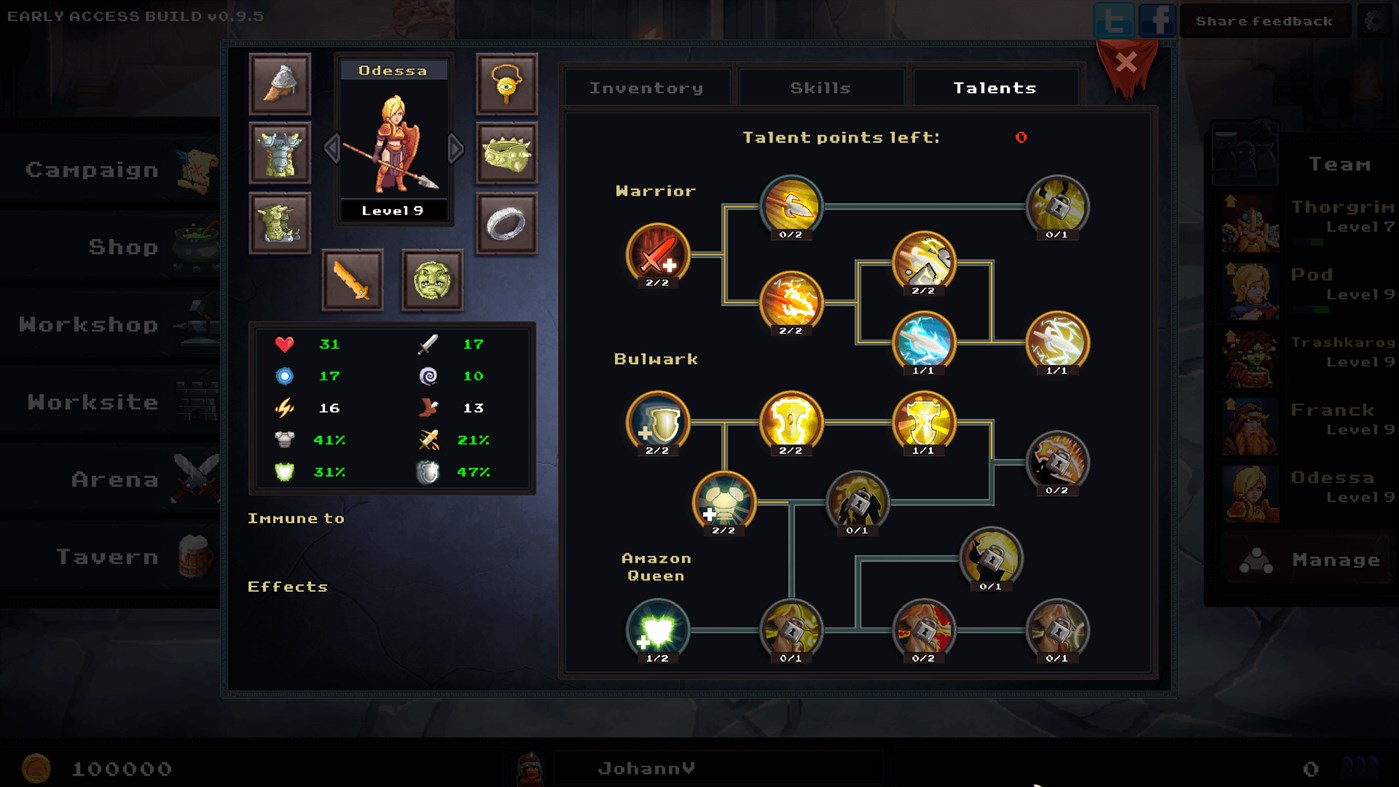
Task: Switch to the Skills tab
Action: click(821, 87)
